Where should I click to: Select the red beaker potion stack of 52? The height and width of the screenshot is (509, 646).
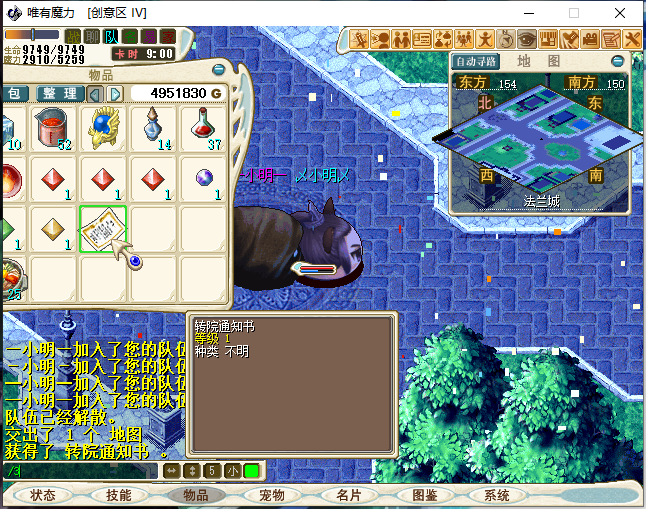point(52,129)
